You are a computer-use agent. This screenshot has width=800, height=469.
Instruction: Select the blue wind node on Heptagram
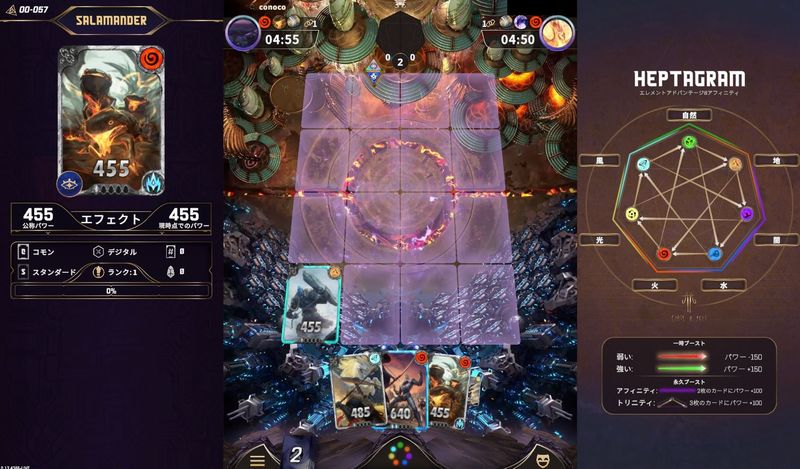coord(645,165)
